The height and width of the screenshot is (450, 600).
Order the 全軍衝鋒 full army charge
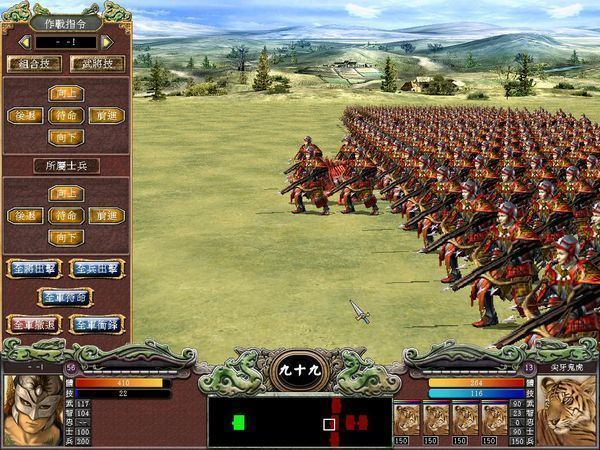pos(97,324)
